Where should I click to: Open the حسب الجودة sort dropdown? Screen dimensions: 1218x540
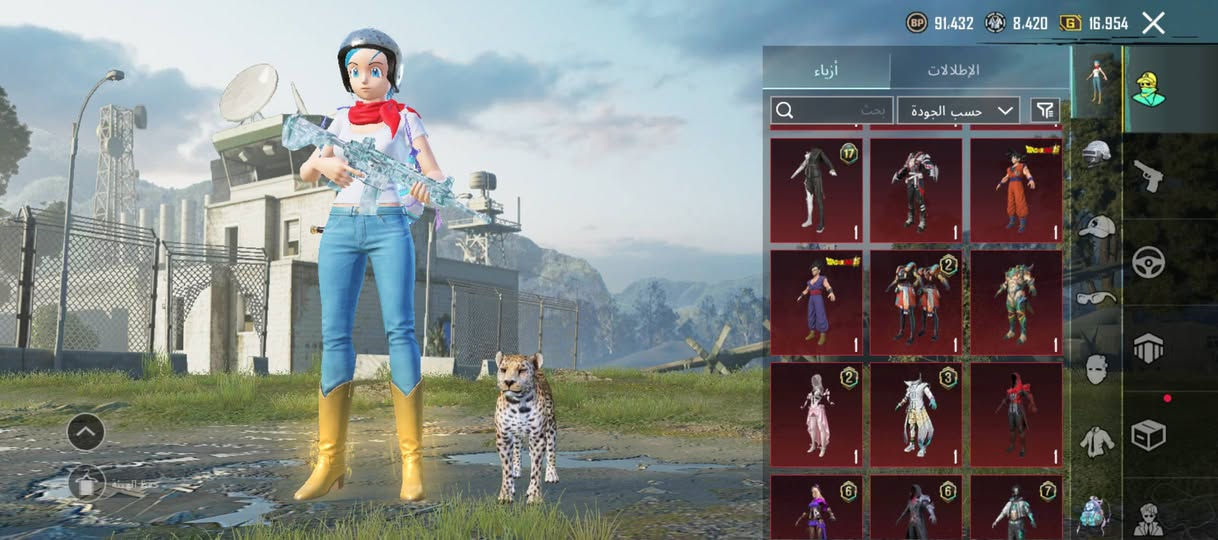point(958,110)
